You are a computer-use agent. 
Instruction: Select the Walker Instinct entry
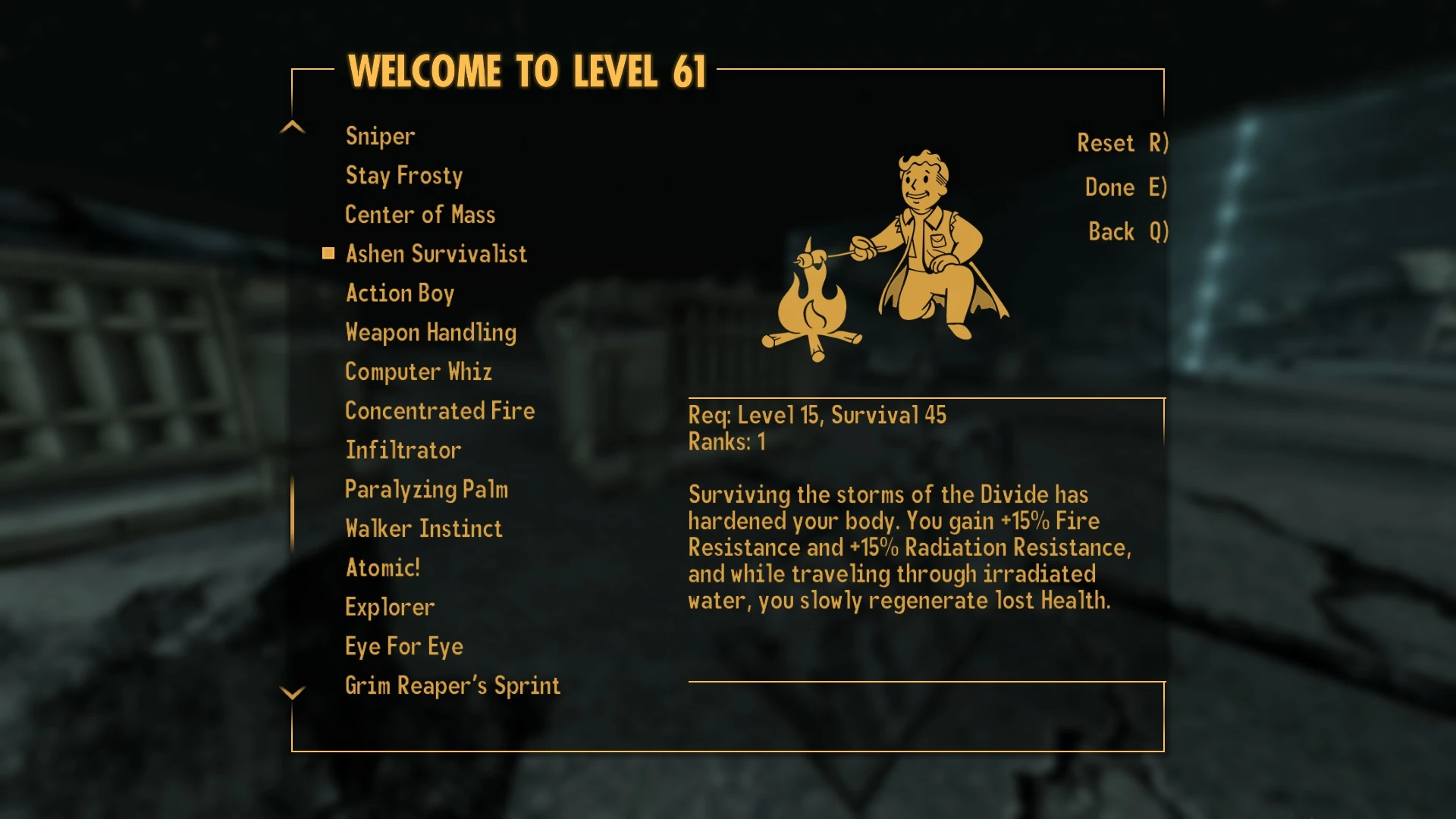tap(423, 529)
